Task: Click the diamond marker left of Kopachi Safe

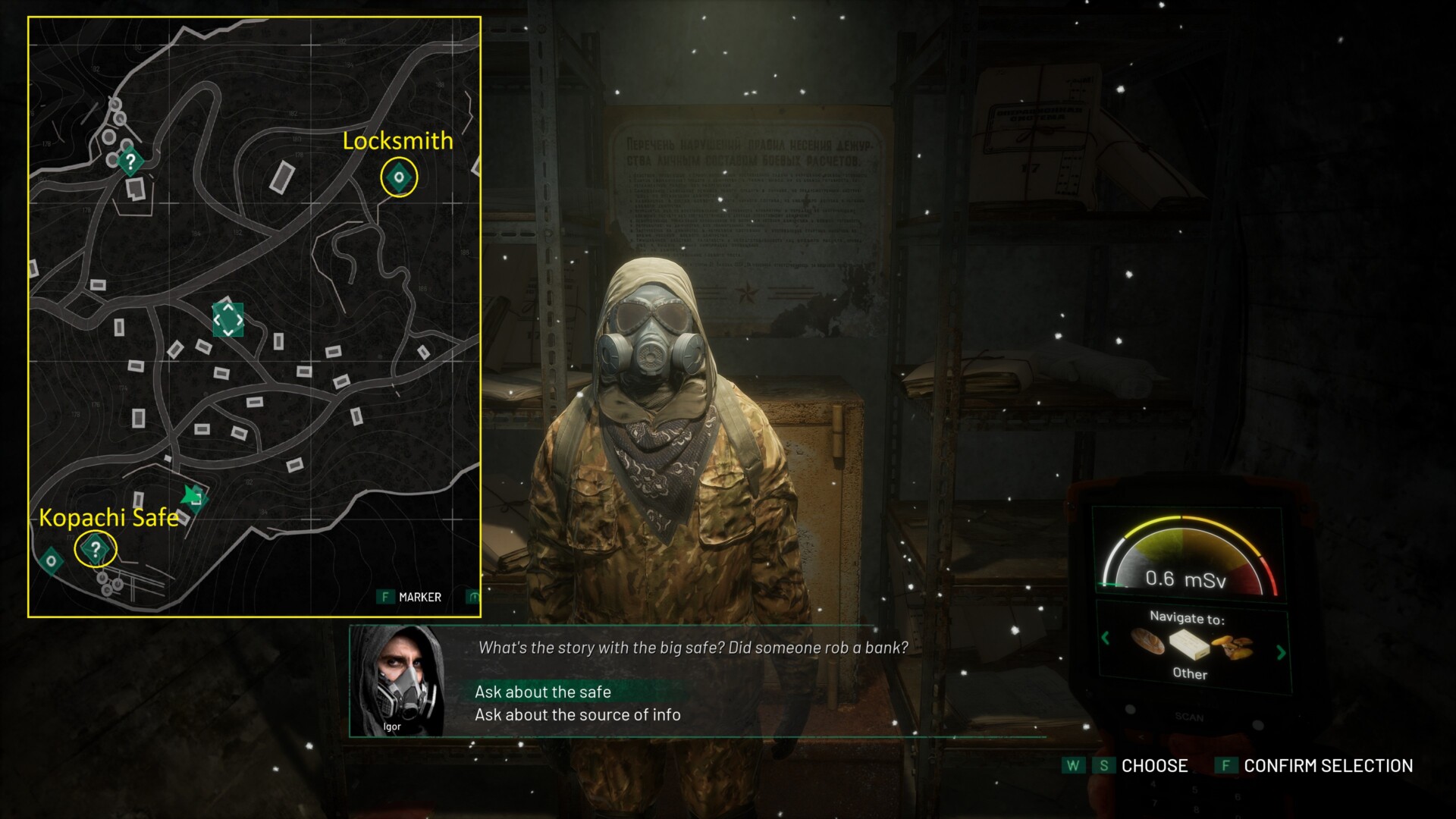Action: [x=51, y=561]
